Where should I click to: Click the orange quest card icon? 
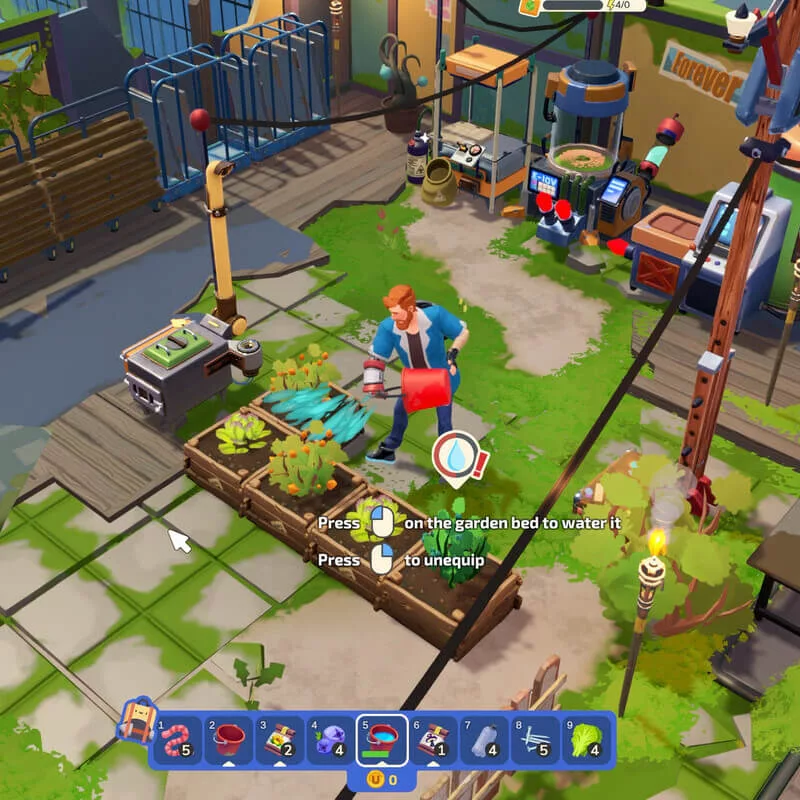tap(530, 5)
